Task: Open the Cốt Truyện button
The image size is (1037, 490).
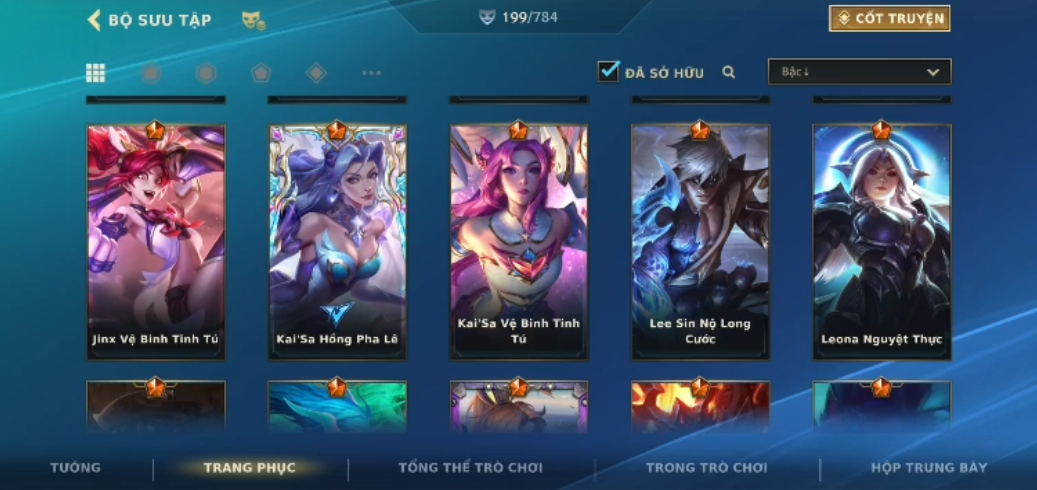Action: click(x=889, y=19)
